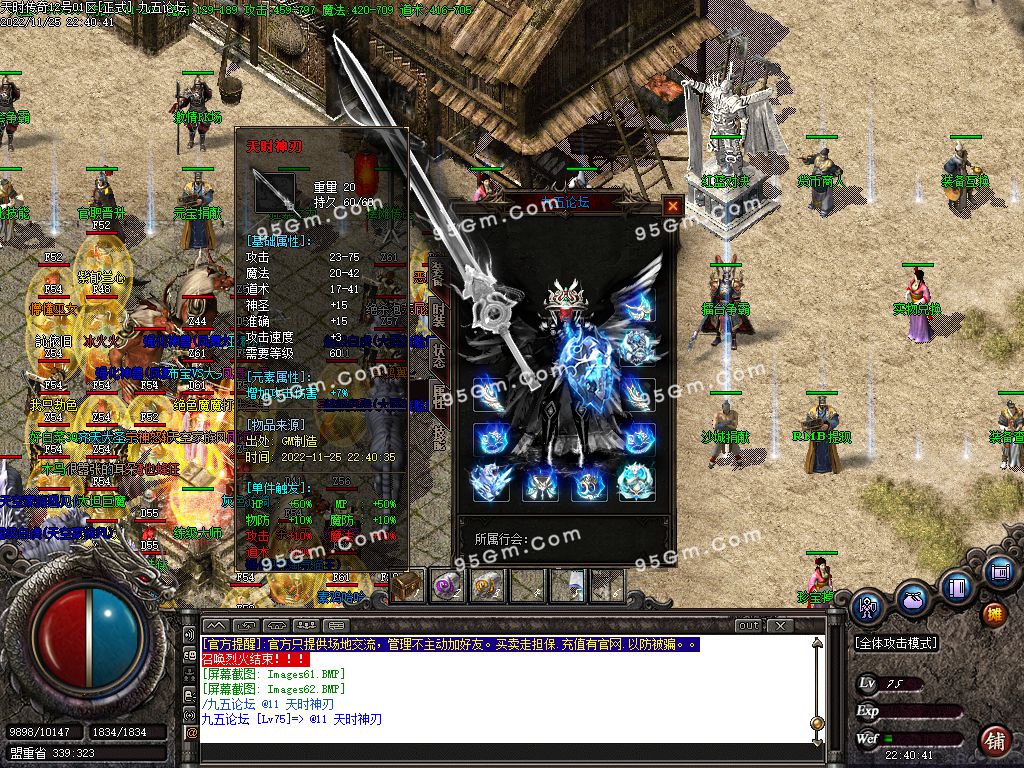Open the bag inventory round button
The height and width of the screenshot is (768, 1024).
click(912, 599)
